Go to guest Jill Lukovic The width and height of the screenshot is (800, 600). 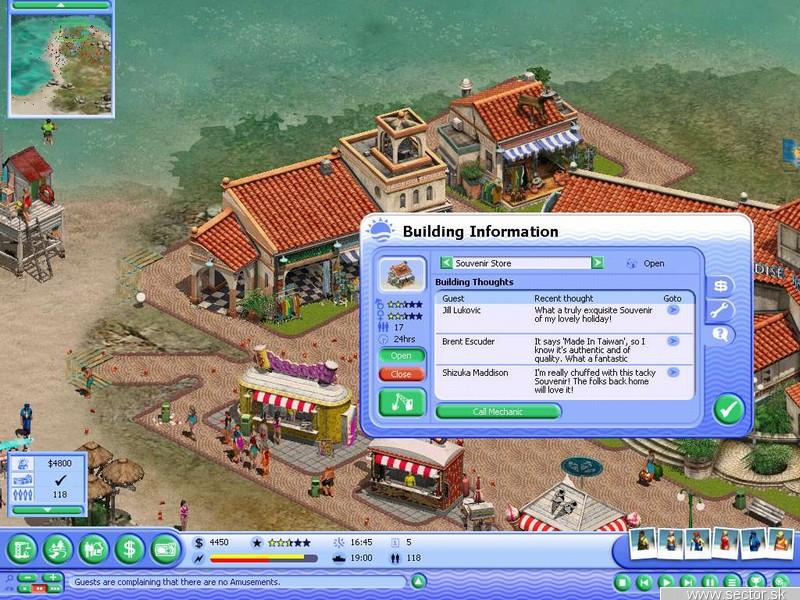[673, 311]
